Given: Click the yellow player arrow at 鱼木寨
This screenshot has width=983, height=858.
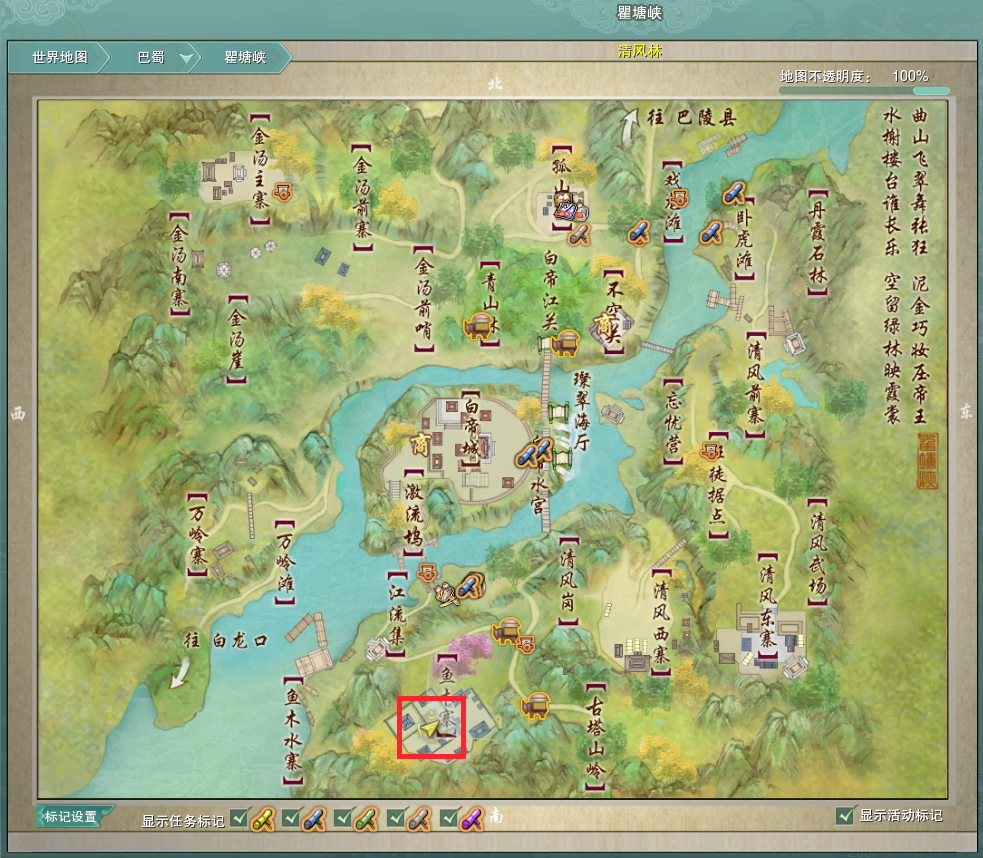Looking at the screenshot, I should click(x=431, y=729).
